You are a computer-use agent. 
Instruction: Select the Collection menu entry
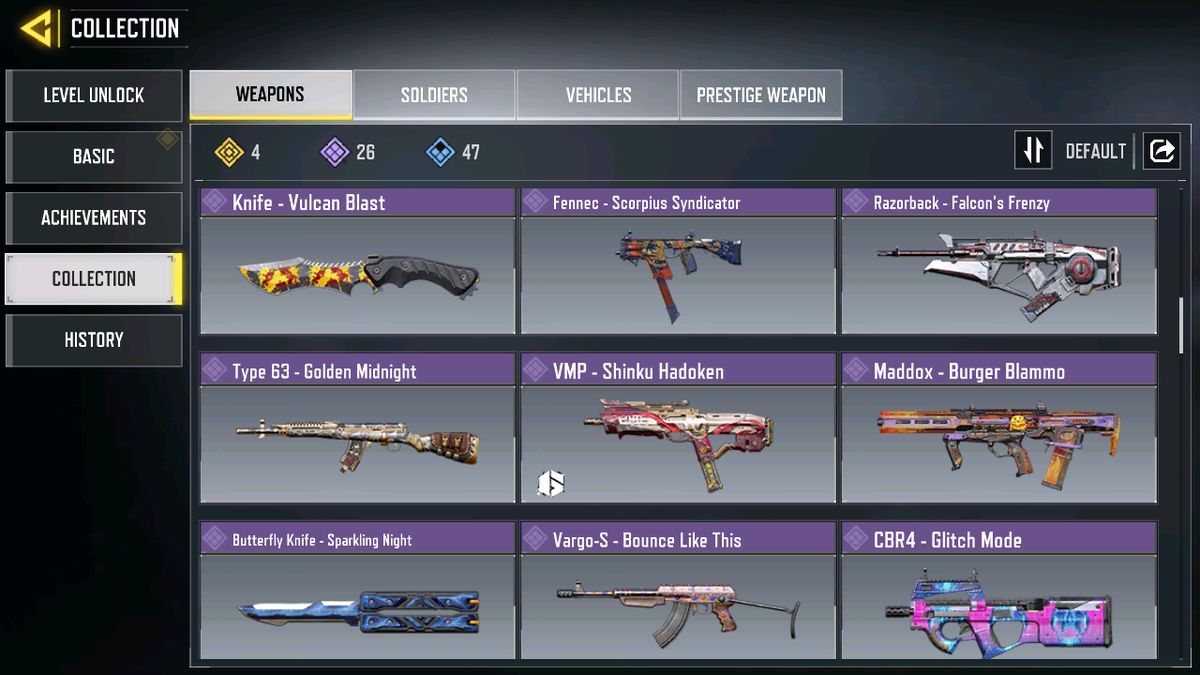[93, 279]
